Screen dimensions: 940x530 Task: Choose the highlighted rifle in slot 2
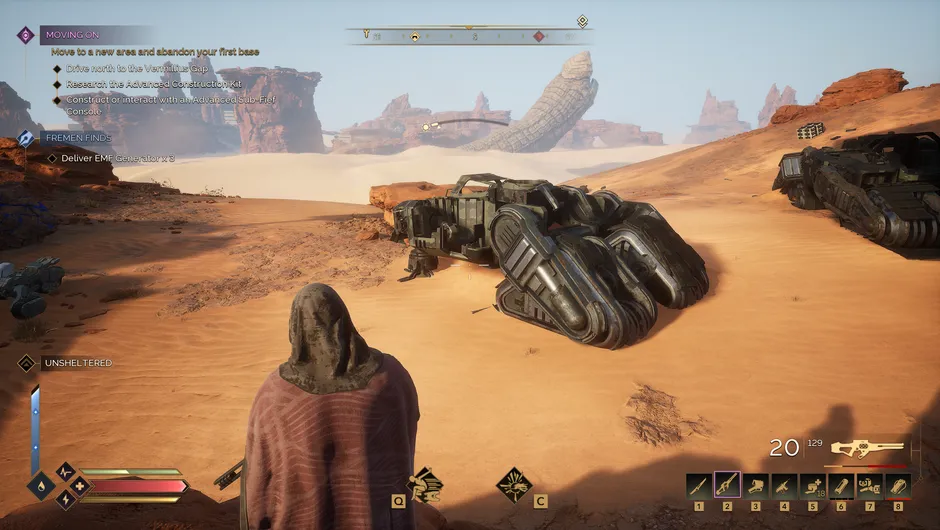[727, 486]
